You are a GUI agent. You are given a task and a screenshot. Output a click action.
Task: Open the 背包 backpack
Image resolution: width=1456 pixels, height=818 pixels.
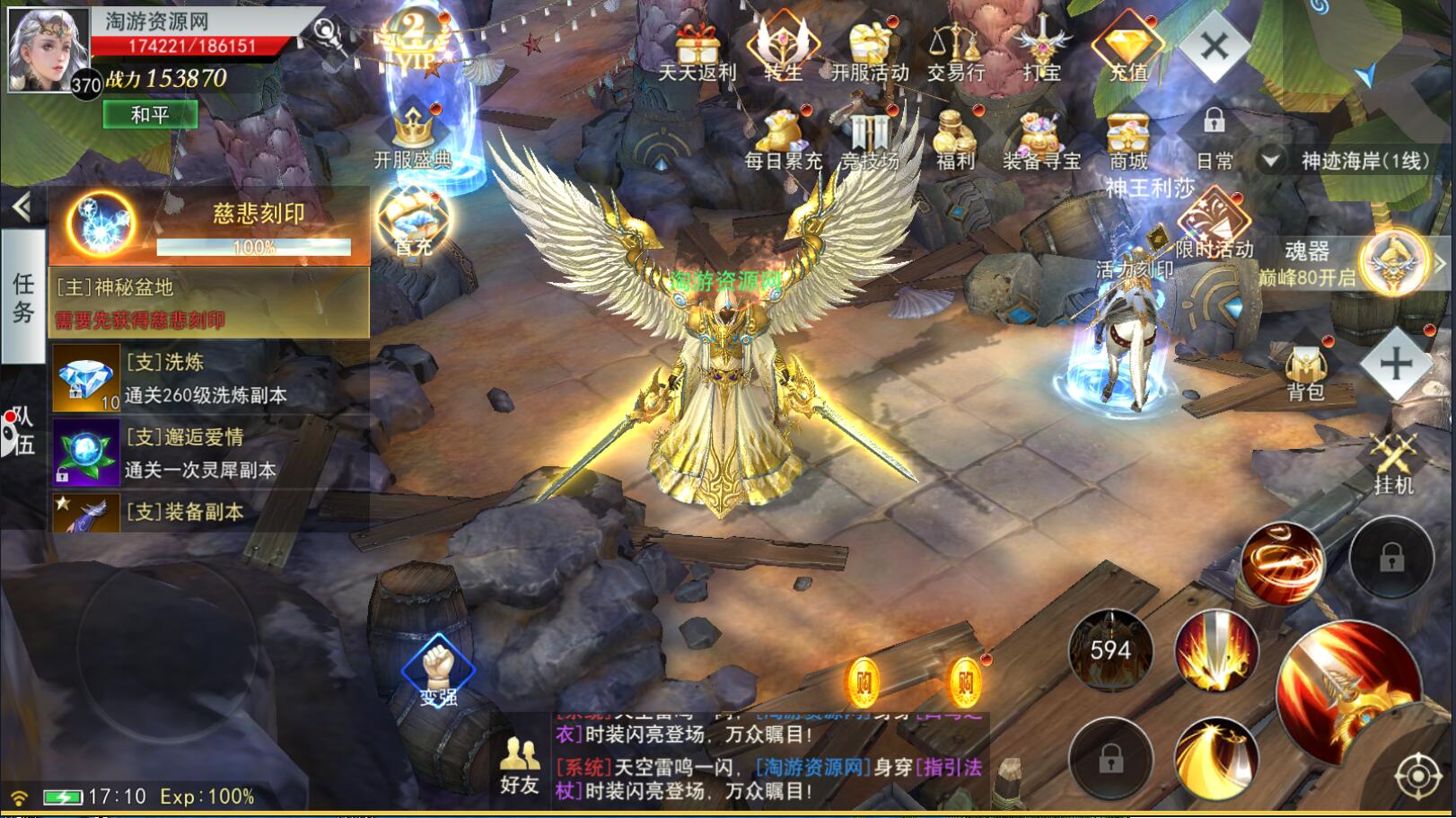1306,374
